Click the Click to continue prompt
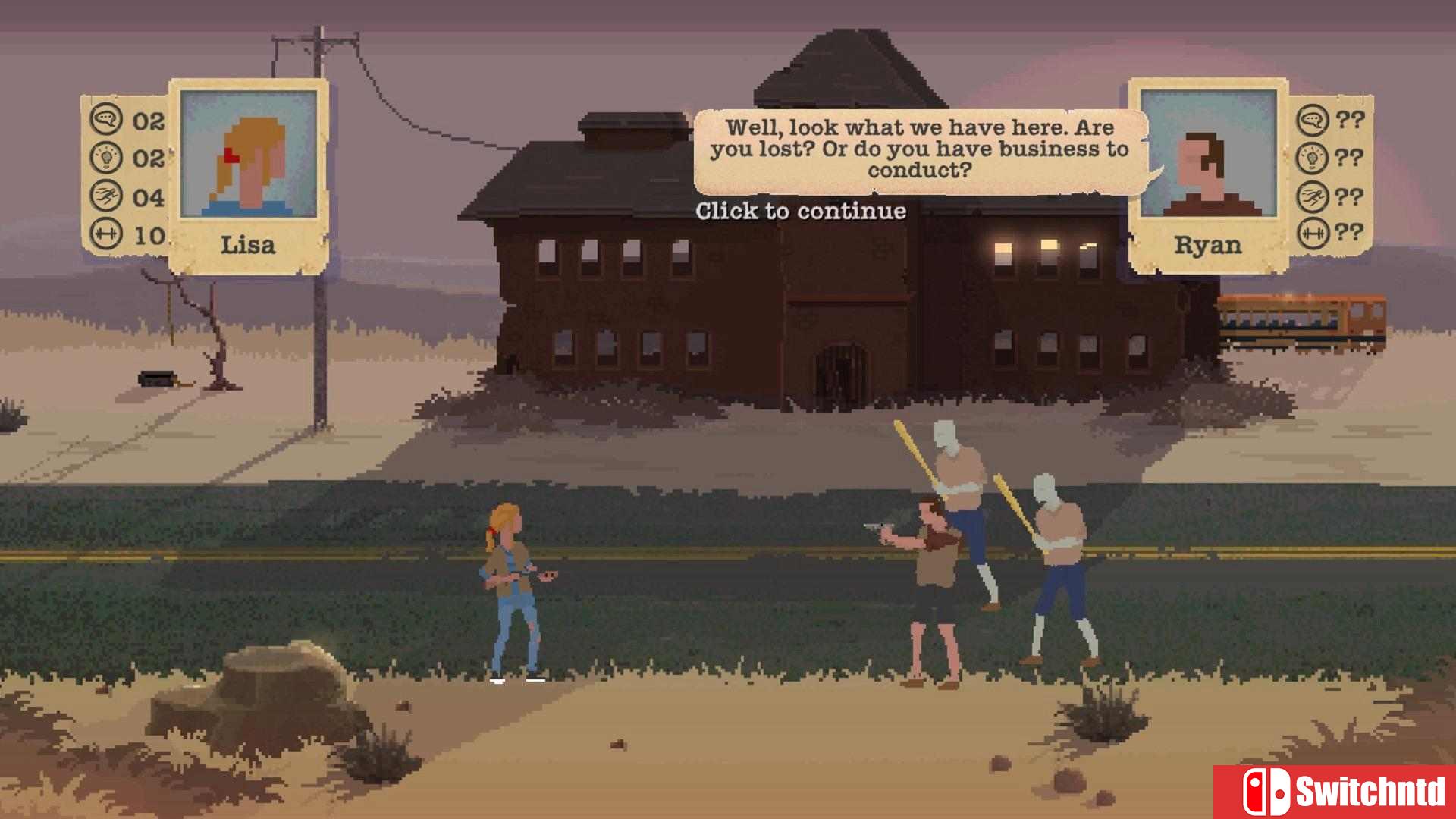The width and height of the screenshot is (1456, 819). [x=800, y=213]
